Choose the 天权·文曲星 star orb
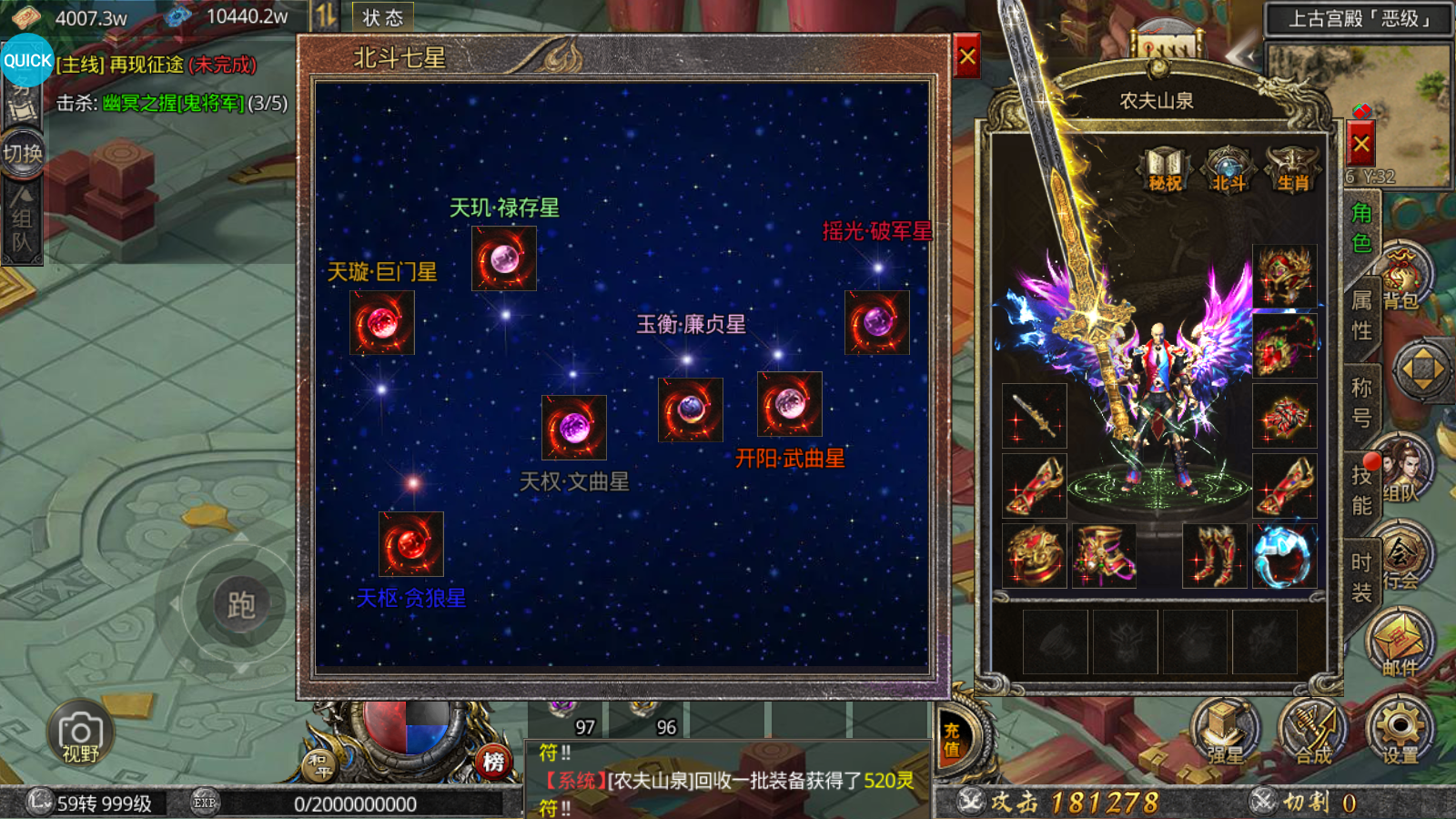The image size is (1456, 819). pyautogui.click(x=574, y=427)
